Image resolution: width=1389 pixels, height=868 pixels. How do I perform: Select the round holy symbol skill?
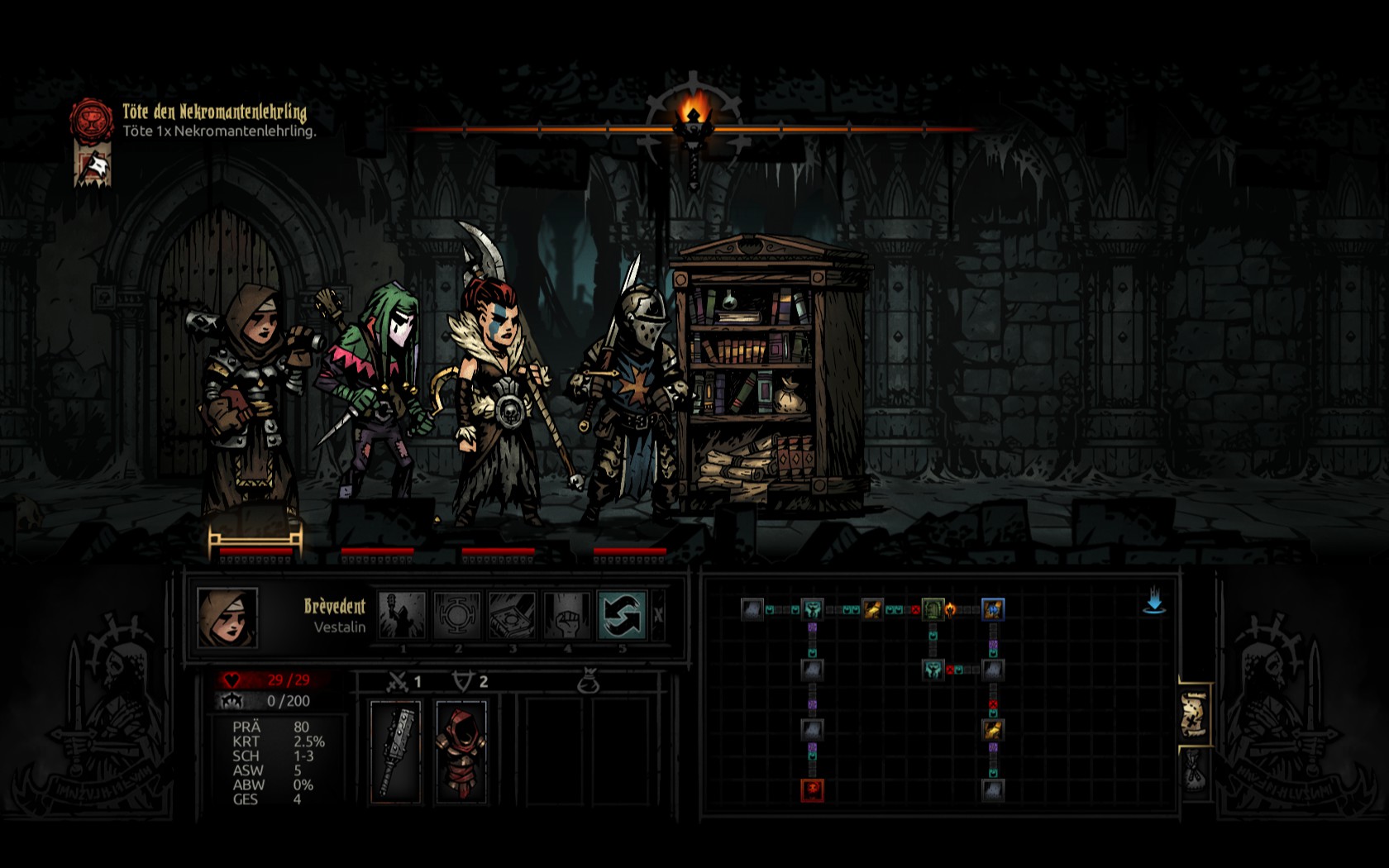click(x=457, y=616)
